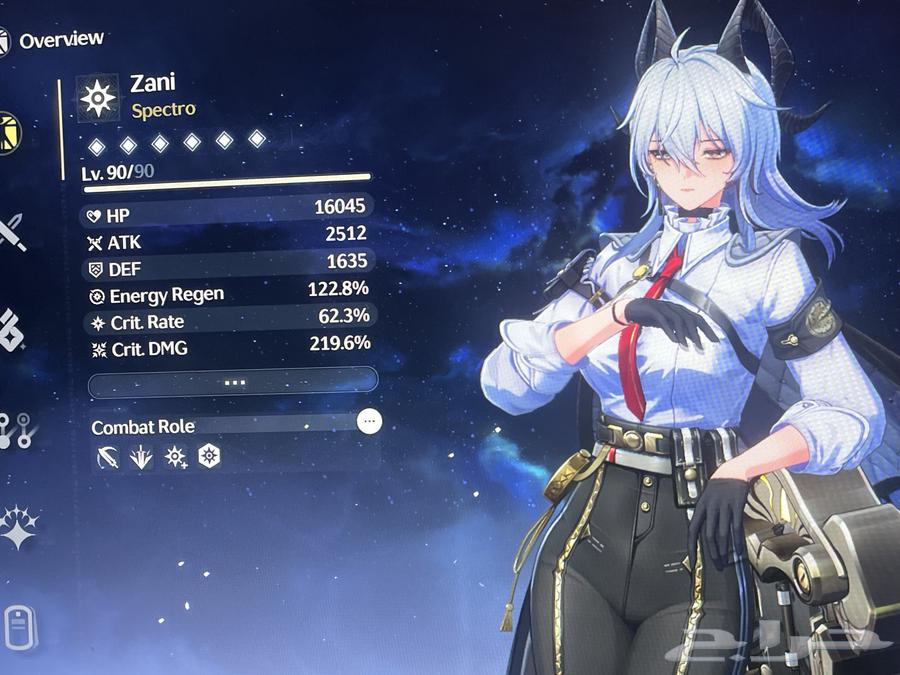The width and height of the screenshot is (900, 675).
Task: Open the bottom sidebar tab icon
Action: click(14, 626)
